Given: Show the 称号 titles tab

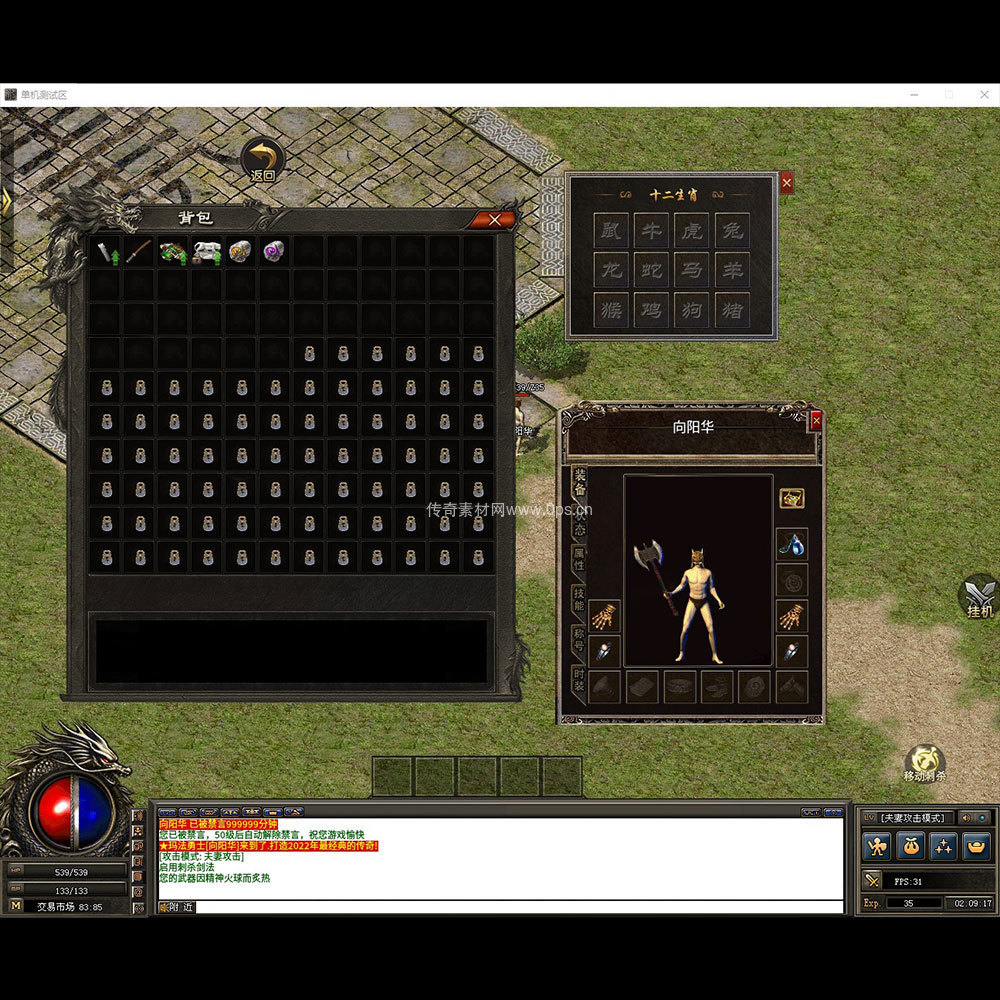Looking at the screenshot, I should [x=579, y=640].
